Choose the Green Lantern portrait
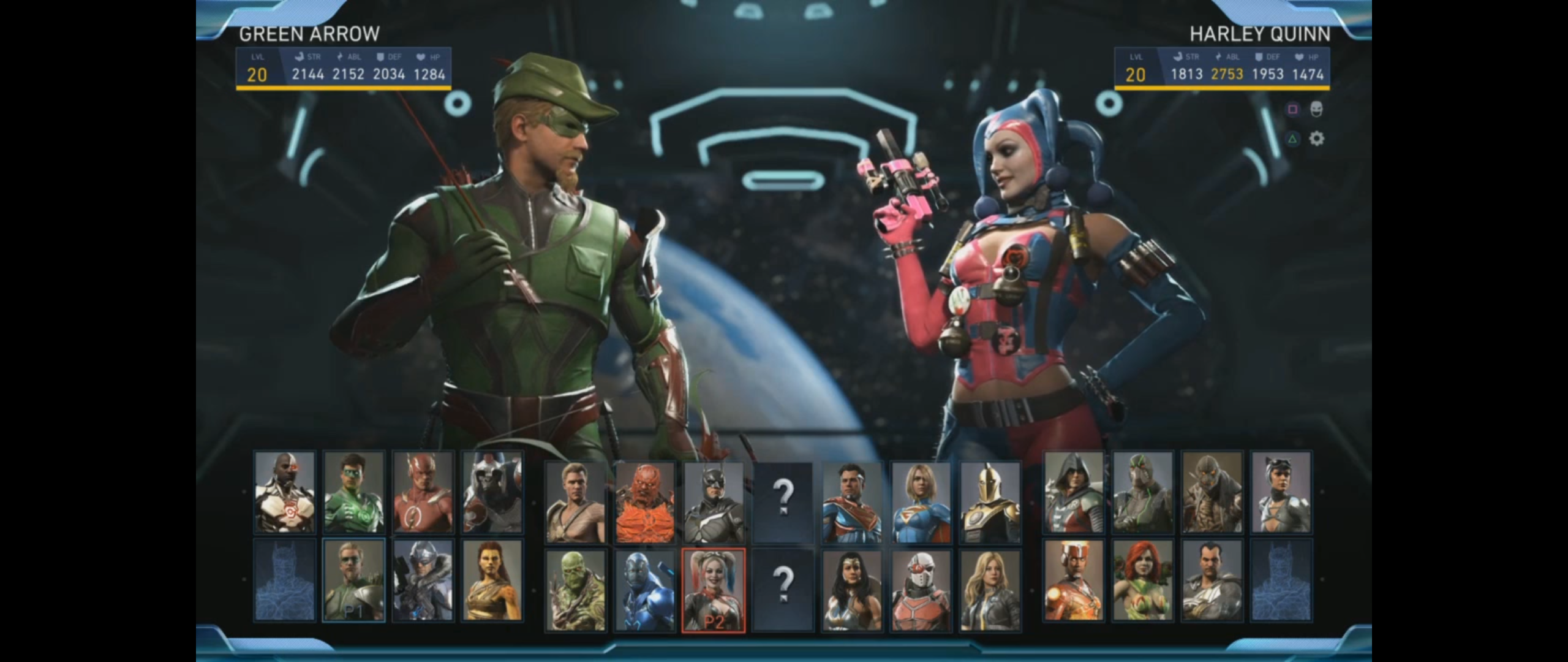The width and height of the screenshot is (1568, 662). coord(353,492)
